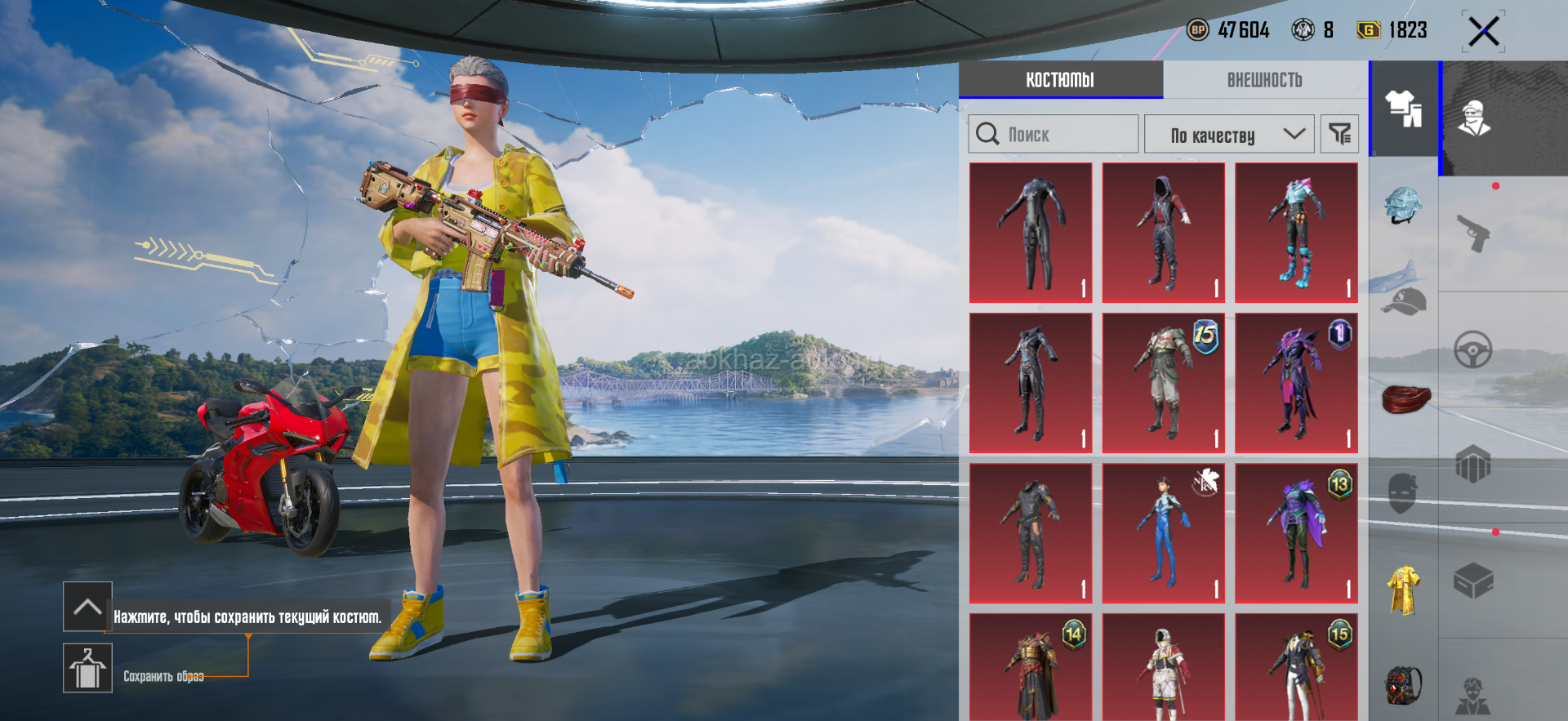This screenshot has height=721, width=1568.
Task: Select the backpack skin slot
Action: click(1404, 684)
